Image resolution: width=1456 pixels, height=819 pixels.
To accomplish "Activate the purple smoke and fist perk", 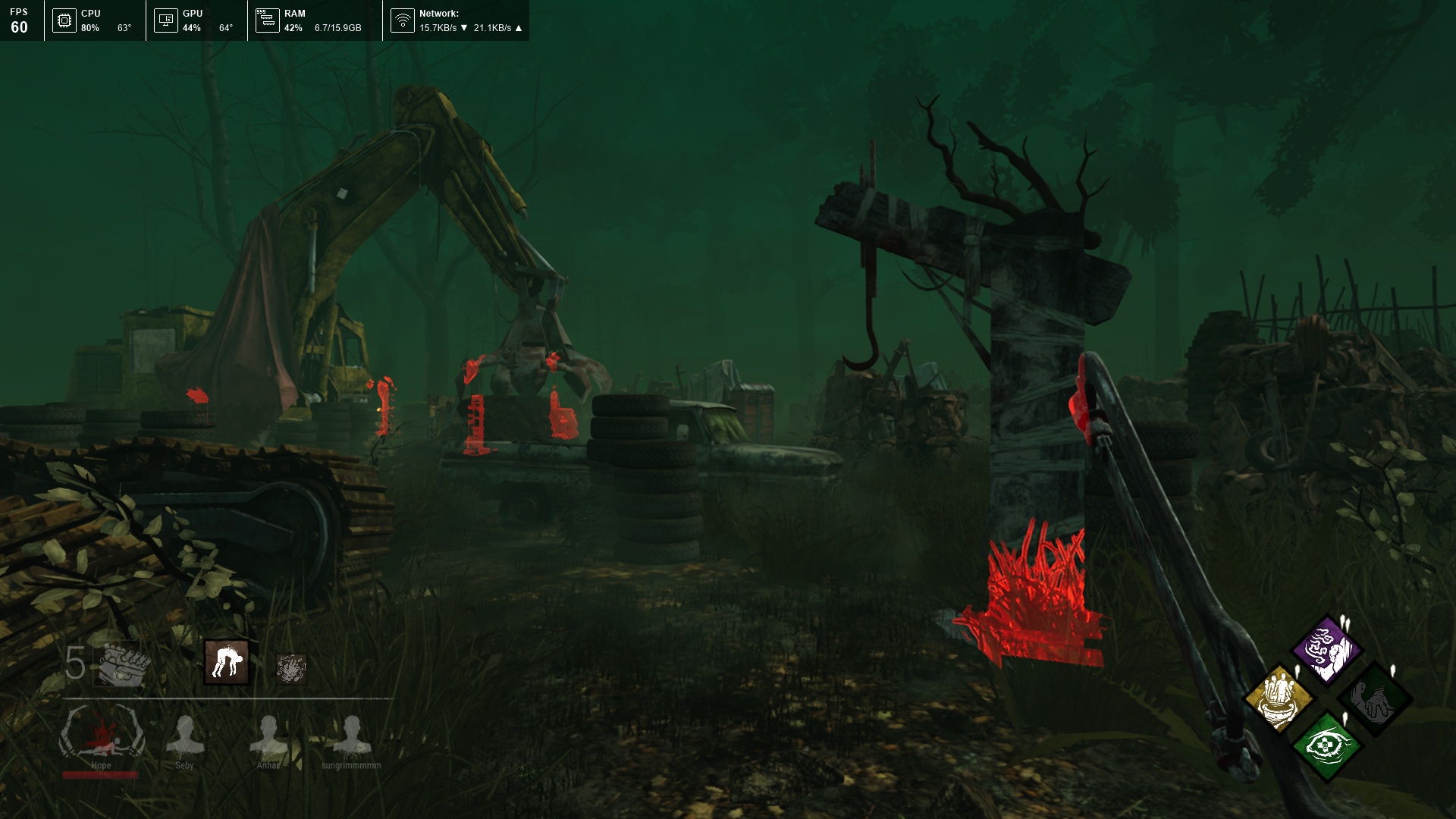I will (1326, 649).
